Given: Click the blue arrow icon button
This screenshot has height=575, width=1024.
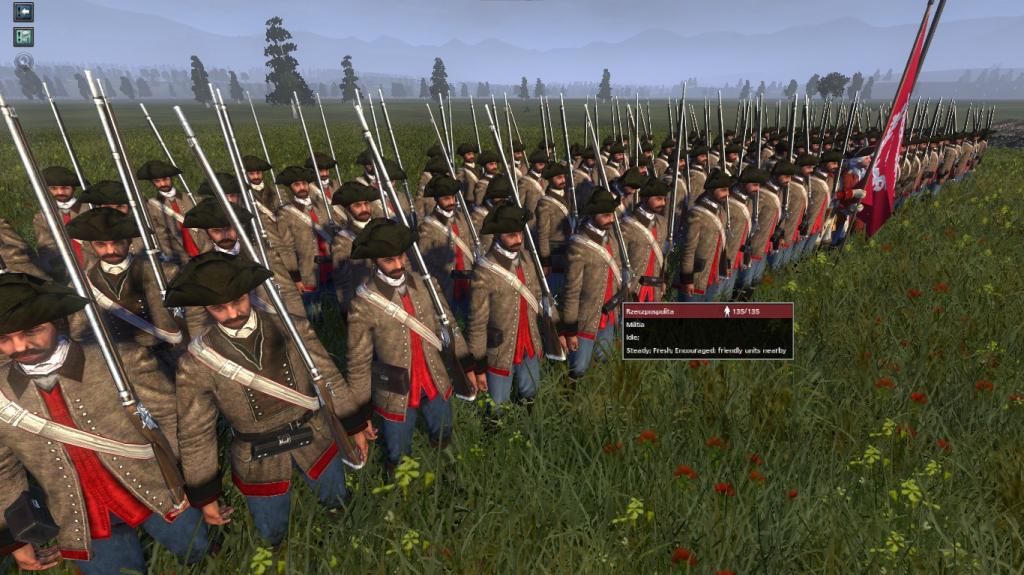Looking at the screenshot, I should [x=23, y=12].
